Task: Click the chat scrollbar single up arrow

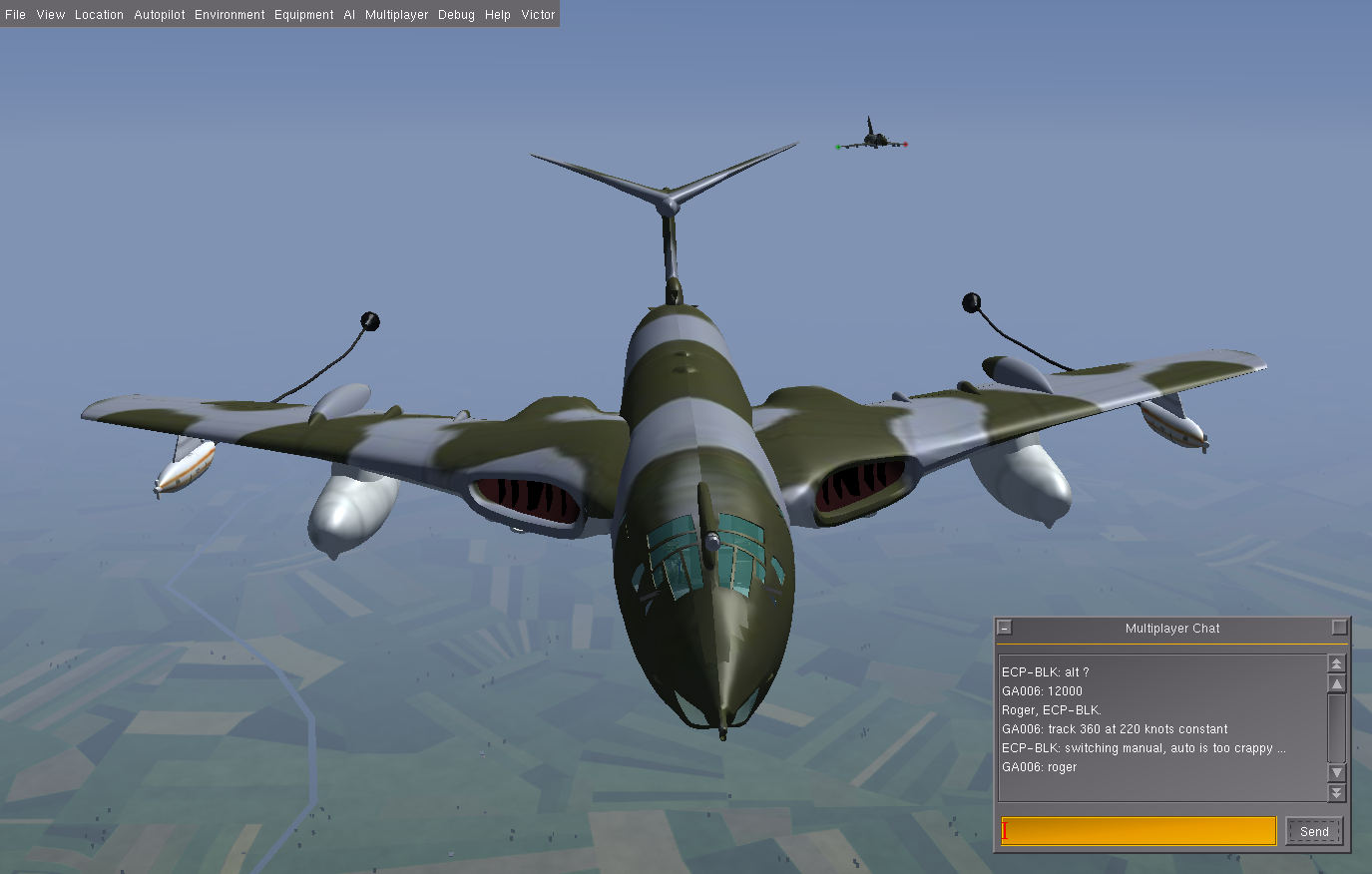Action: [x=1337, y=683]
